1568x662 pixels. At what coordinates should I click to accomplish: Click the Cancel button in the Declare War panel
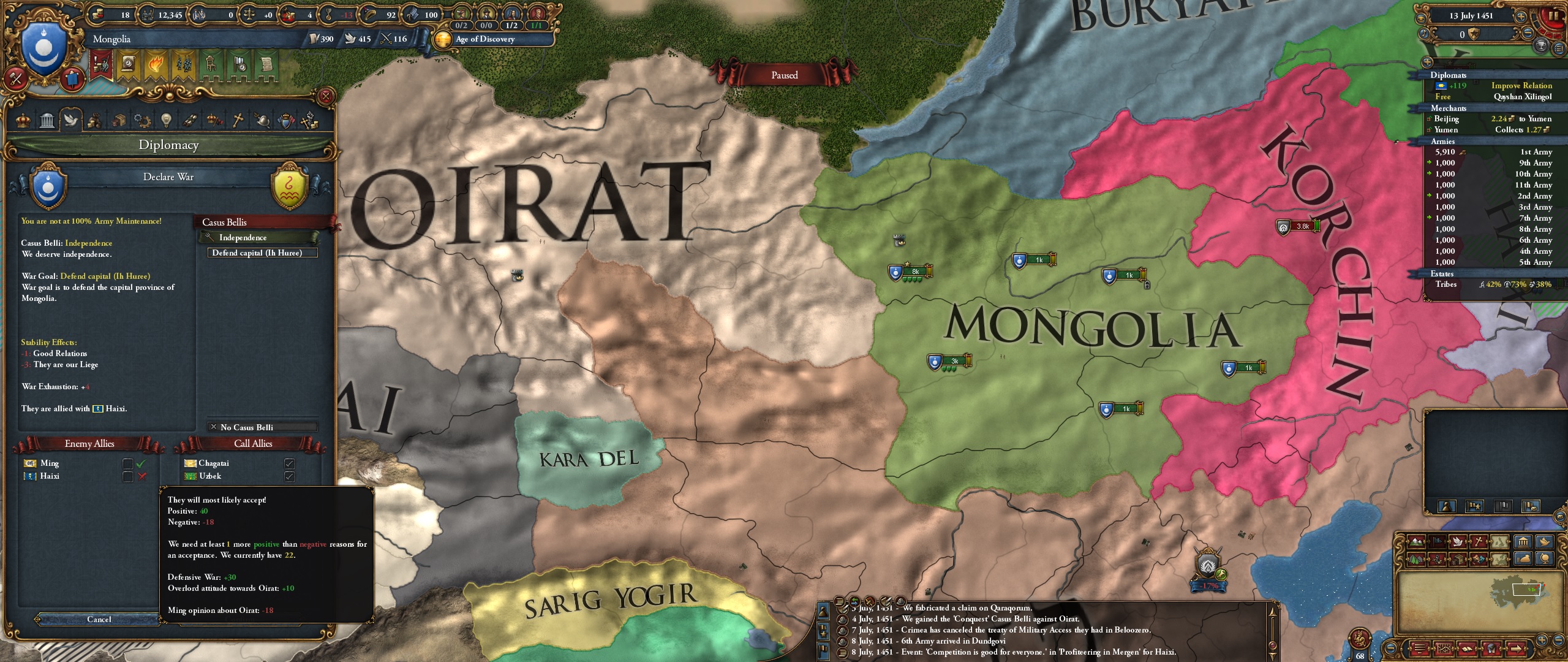tap(99, 620)
